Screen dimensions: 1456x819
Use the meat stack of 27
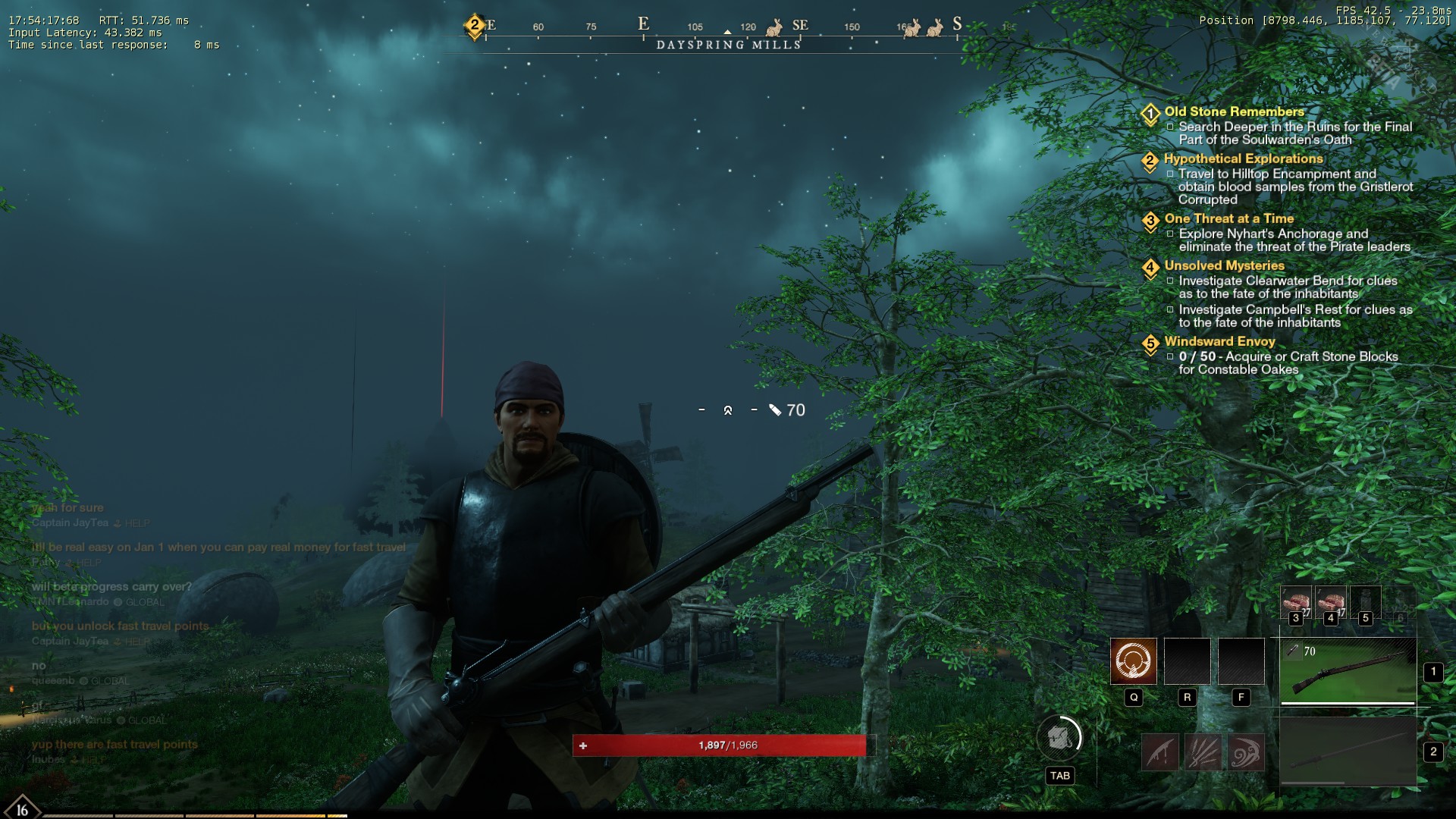(1295, 602)
